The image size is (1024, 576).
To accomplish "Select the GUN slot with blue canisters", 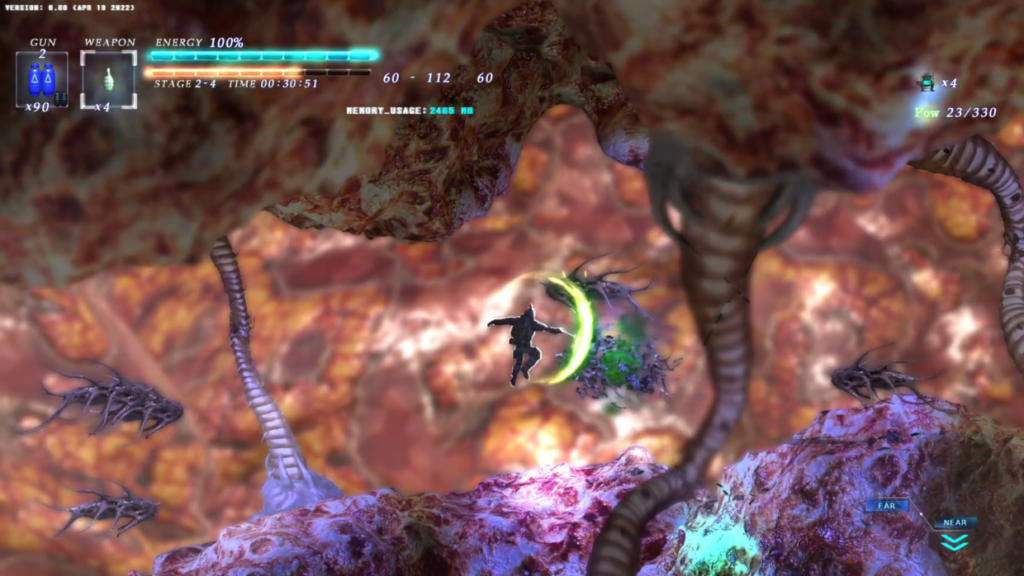I will 42,78.
